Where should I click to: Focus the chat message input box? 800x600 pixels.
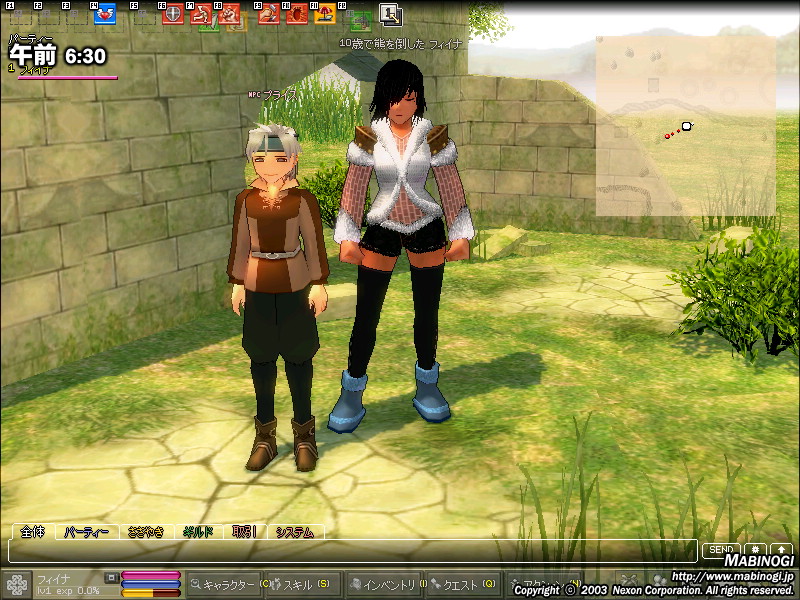[x=350, y=550]
